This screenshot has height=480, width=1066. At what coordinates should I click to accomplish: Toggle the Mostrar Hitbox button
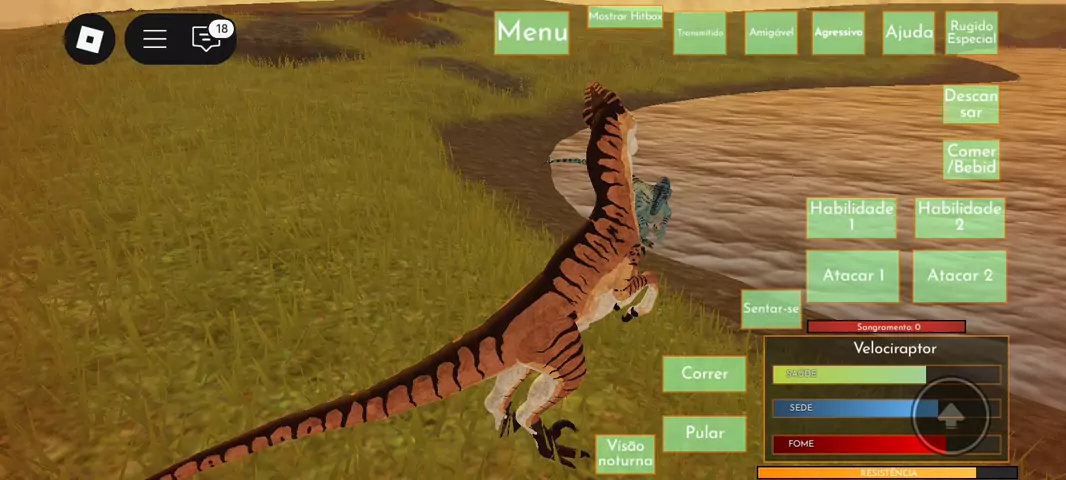(x=625, y=17)
